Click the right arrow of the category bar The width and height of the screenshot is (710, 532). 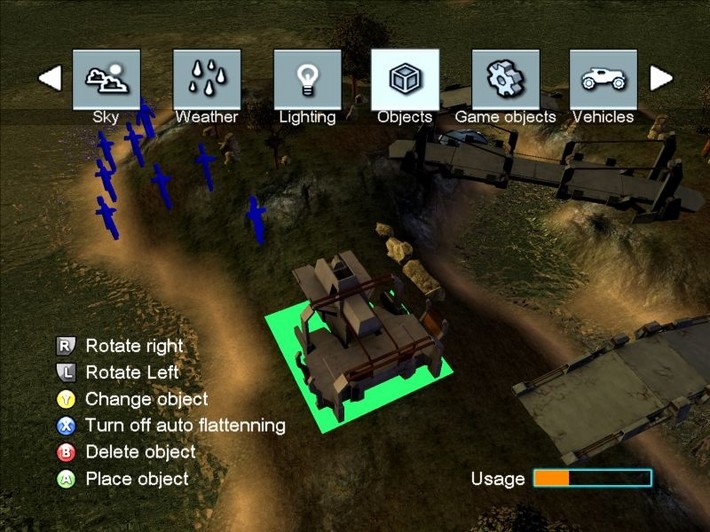click(x=661, y=78)
